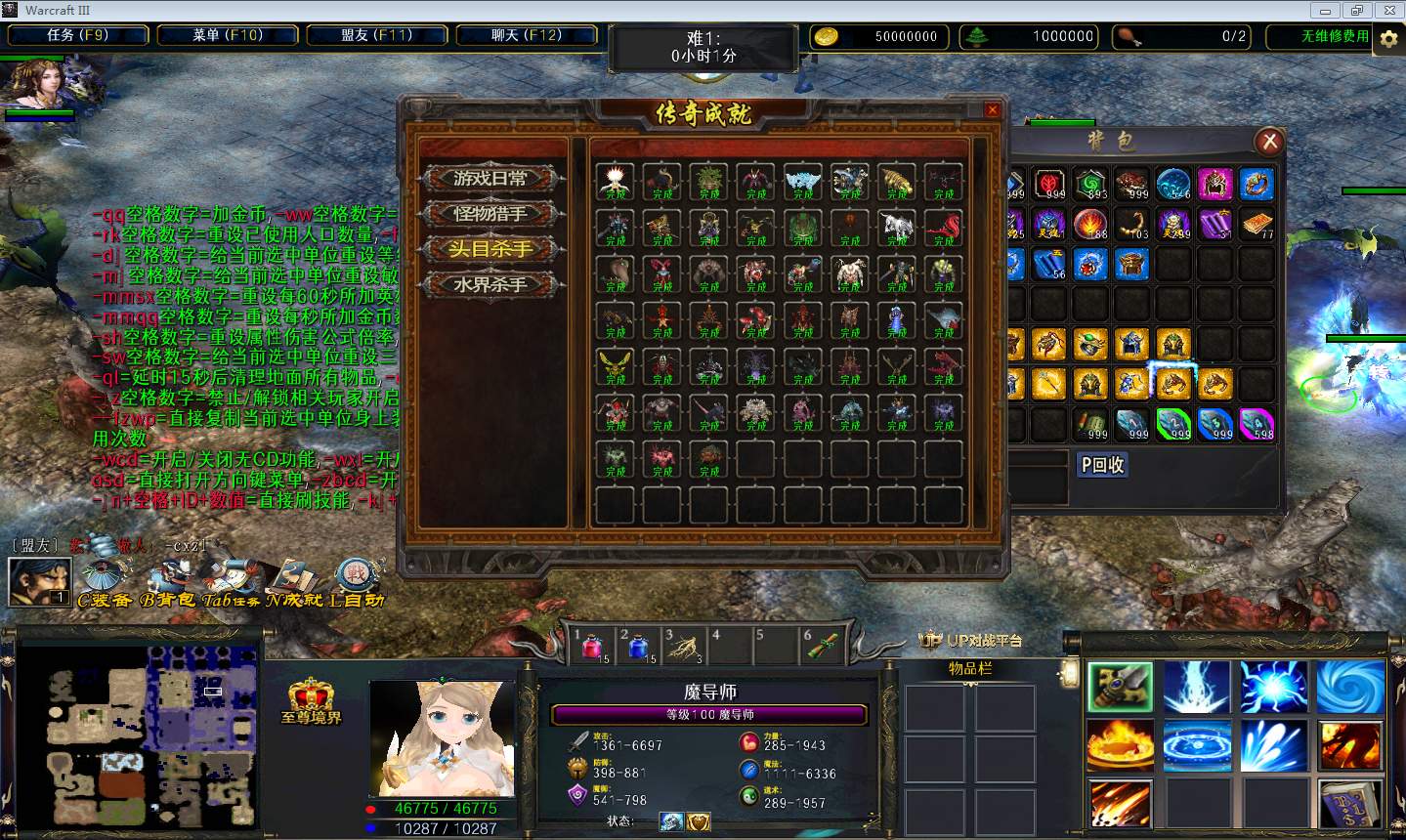Screen dimensions: 1406x840
Task: Use the red potion in slot 1
Action: point(594,647)
